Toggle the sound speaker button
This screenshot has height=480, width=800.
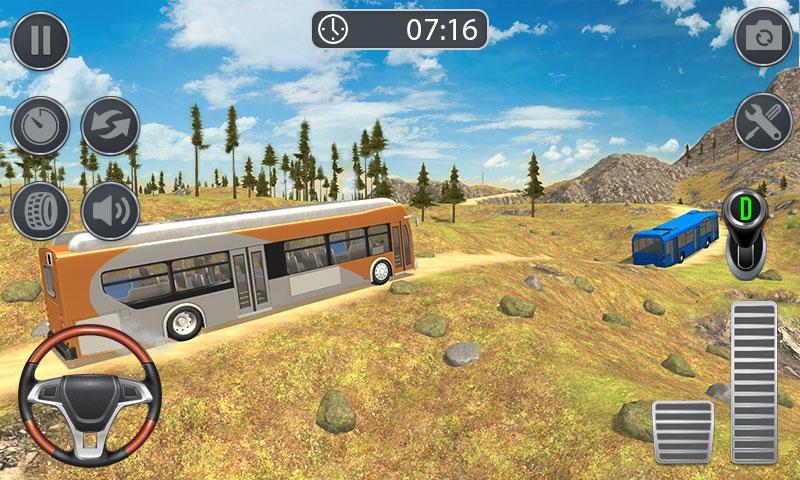(x=109, y=211)
